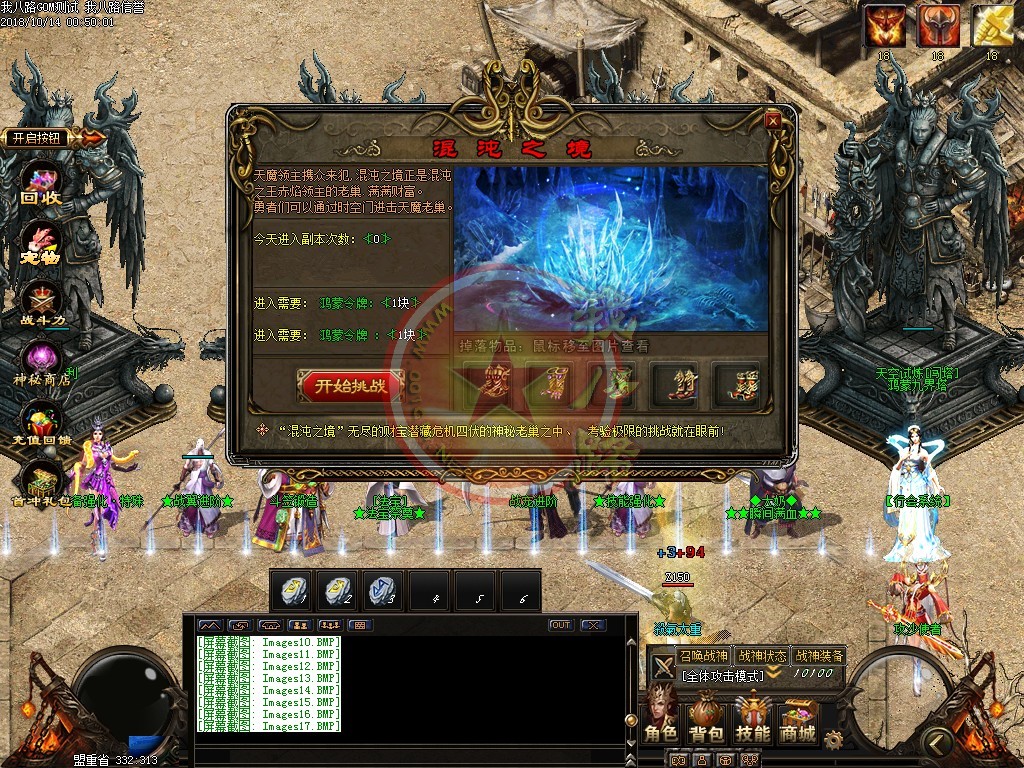Viewport: 1024px width, 768px height.
Task: Open the 商城 shop mall
Action: pos(797,716)
